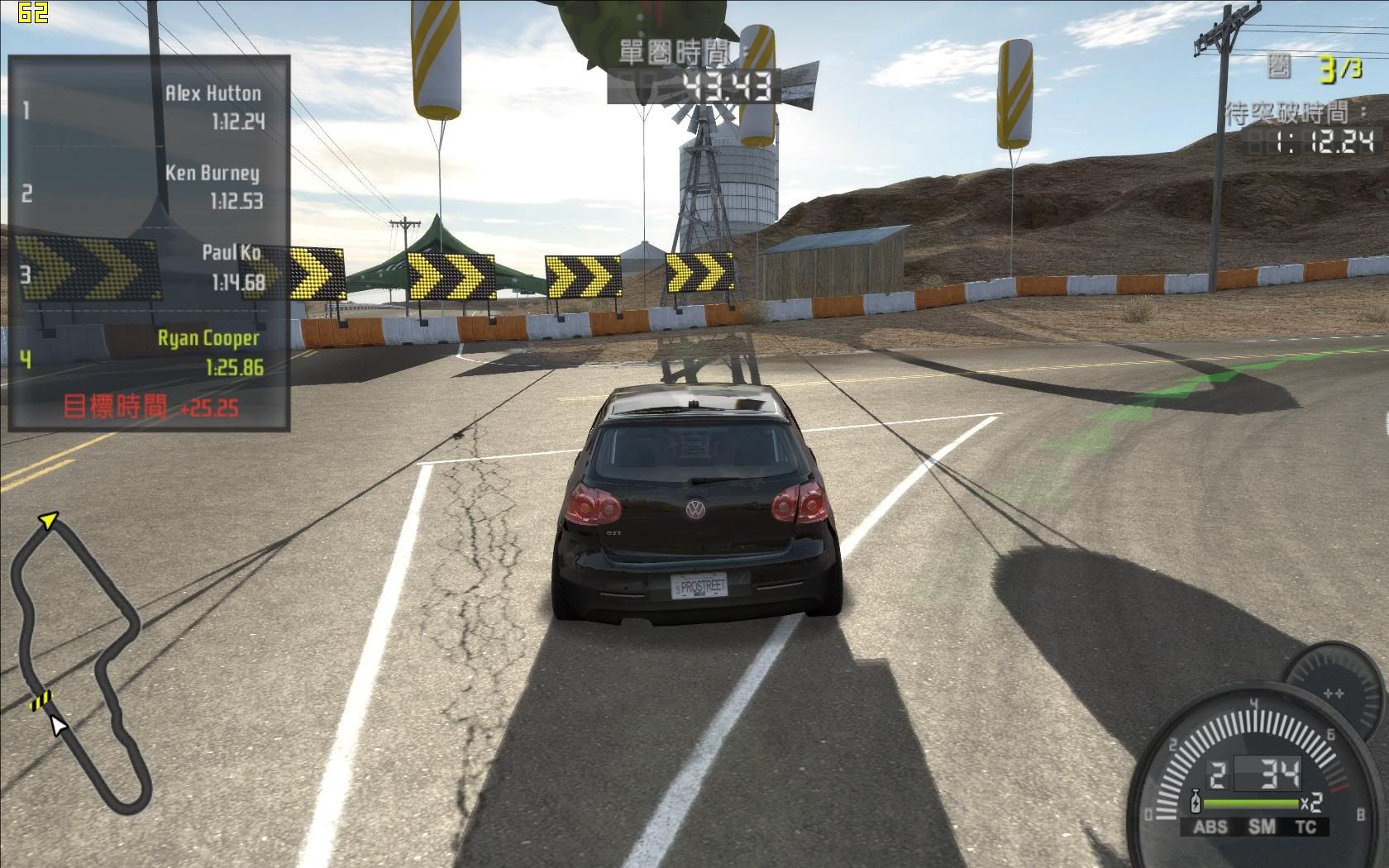Choose Paul Ko in the standings list
The height and width of the screenshot is (868, 1389).
coord(149,268)
